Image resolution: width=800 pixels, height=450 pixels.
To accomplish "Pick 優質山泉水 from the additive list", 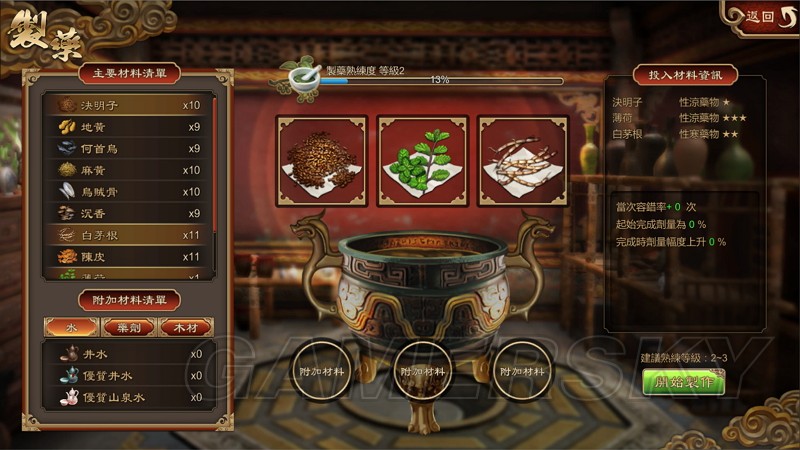I will point(128,397).
